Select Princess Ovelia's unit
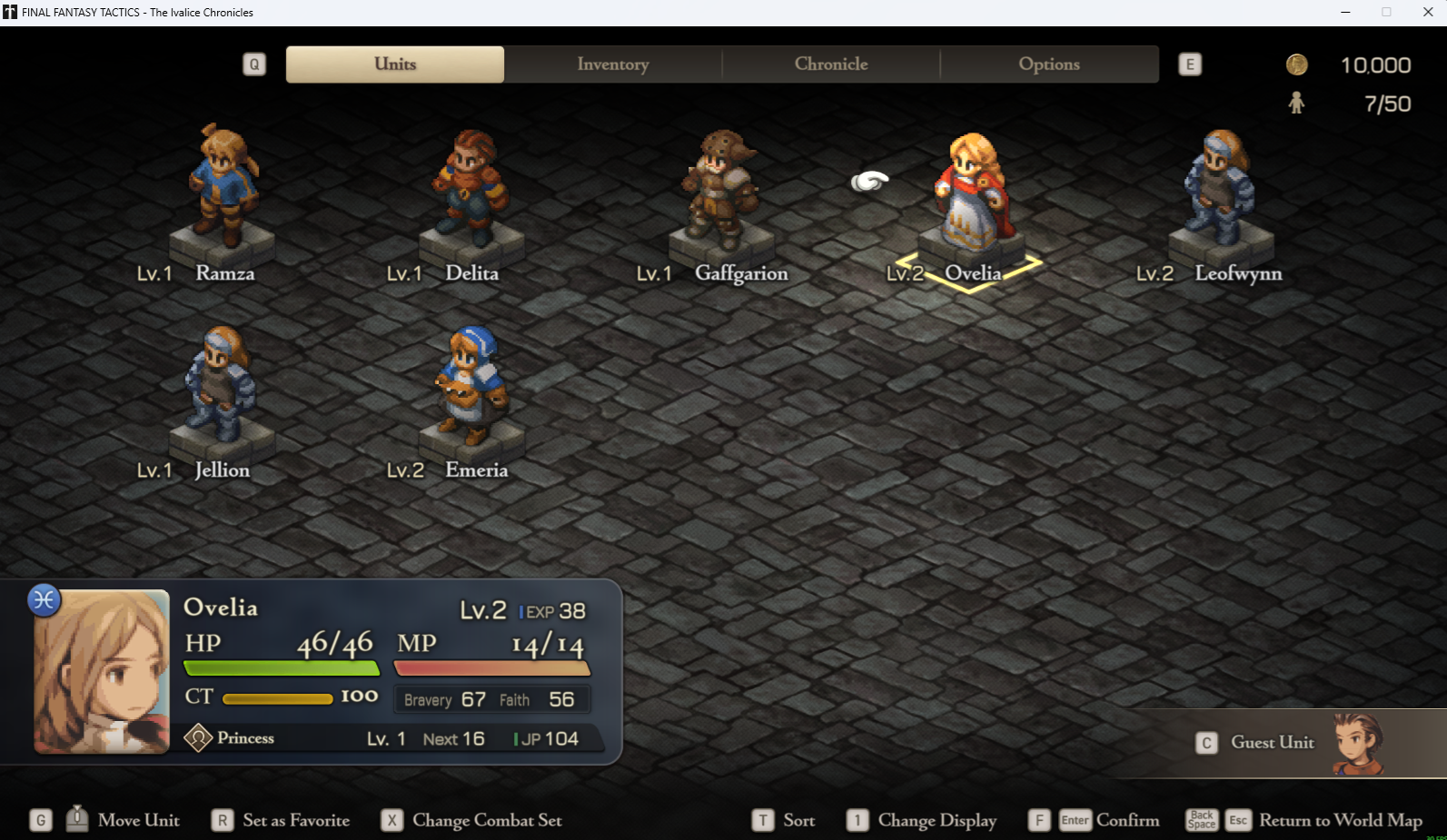Image resolution: width=1447 pixels, height=840 pixels. click(x=972, y=195)
